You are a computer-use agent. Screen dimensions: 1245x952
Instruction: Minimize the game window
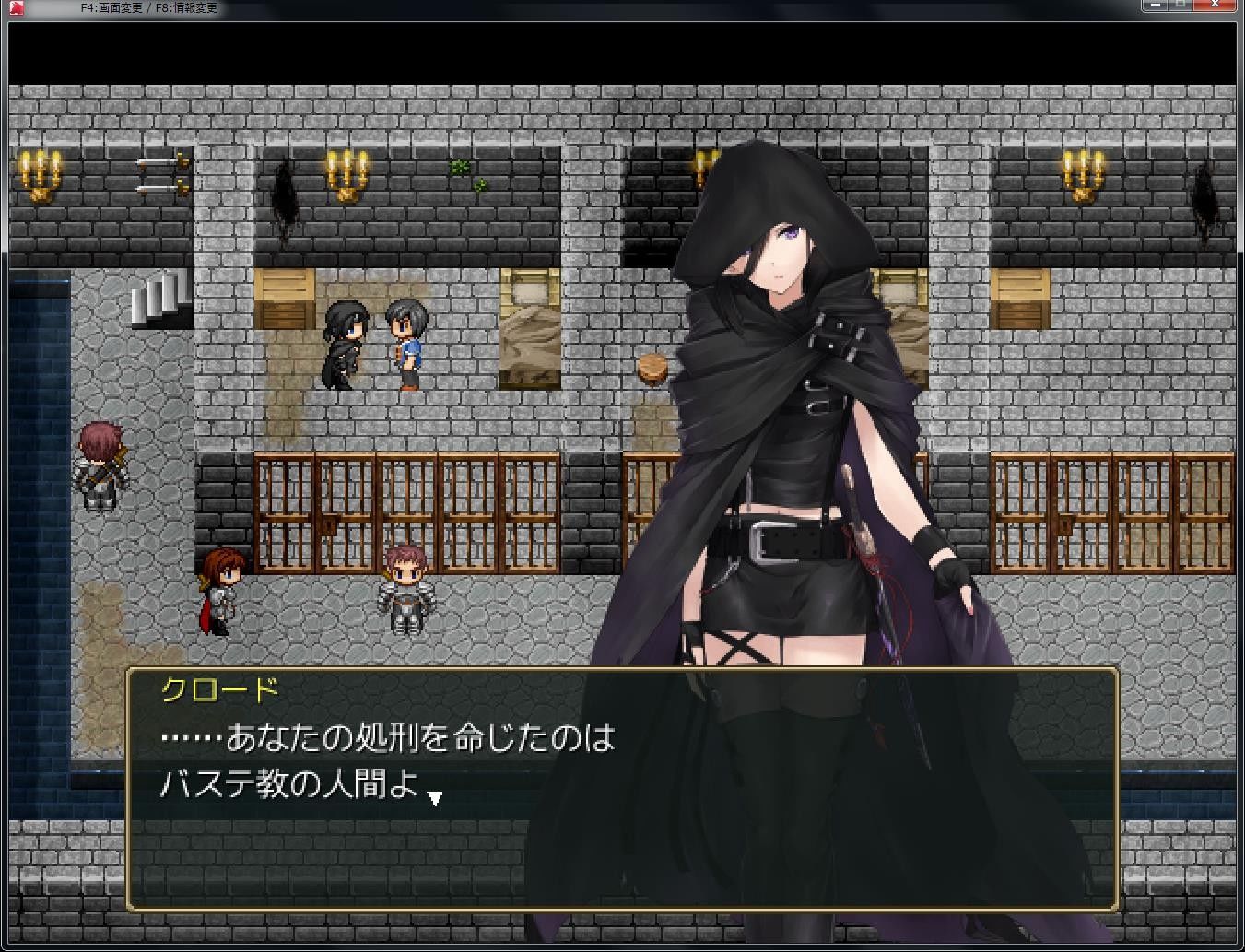click(1155, 6)
